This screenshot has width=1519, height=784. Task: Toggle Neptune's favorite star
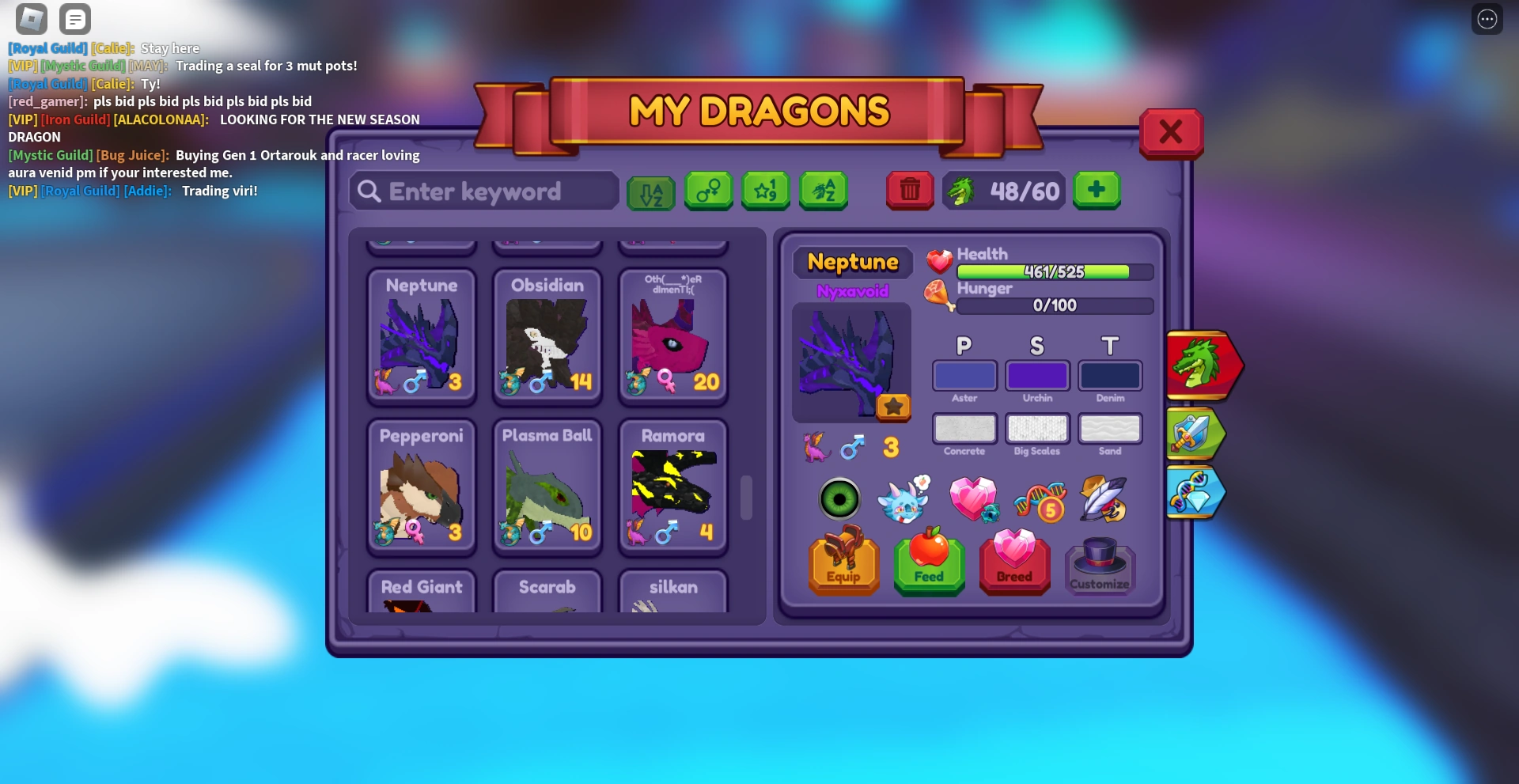pyautogui.click(x=895, y=409)
